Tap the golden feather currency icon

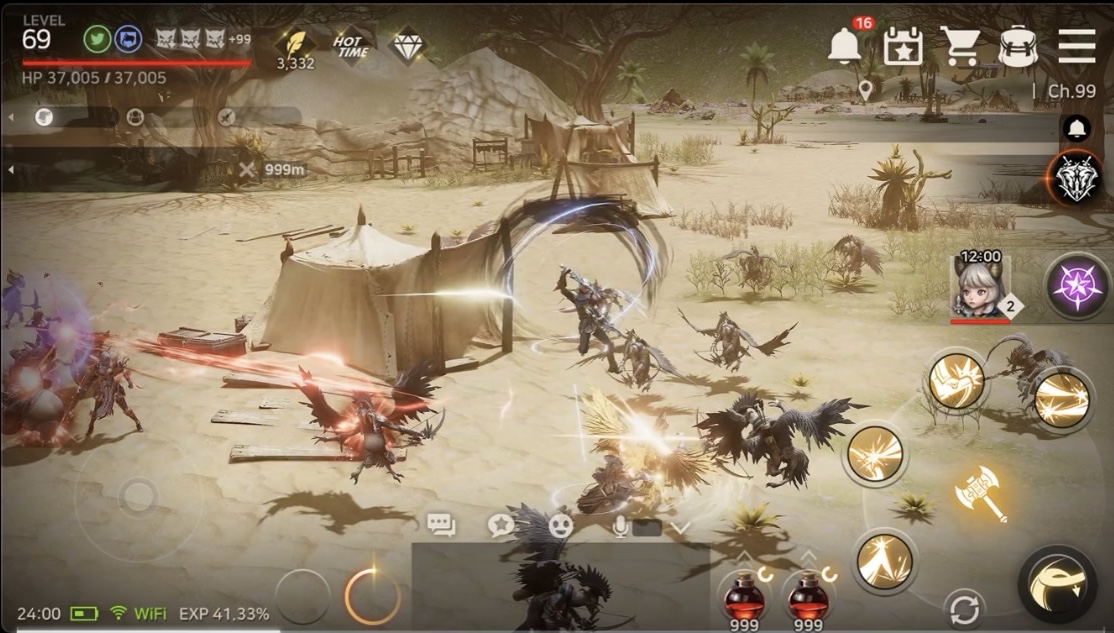click(295, 43)
